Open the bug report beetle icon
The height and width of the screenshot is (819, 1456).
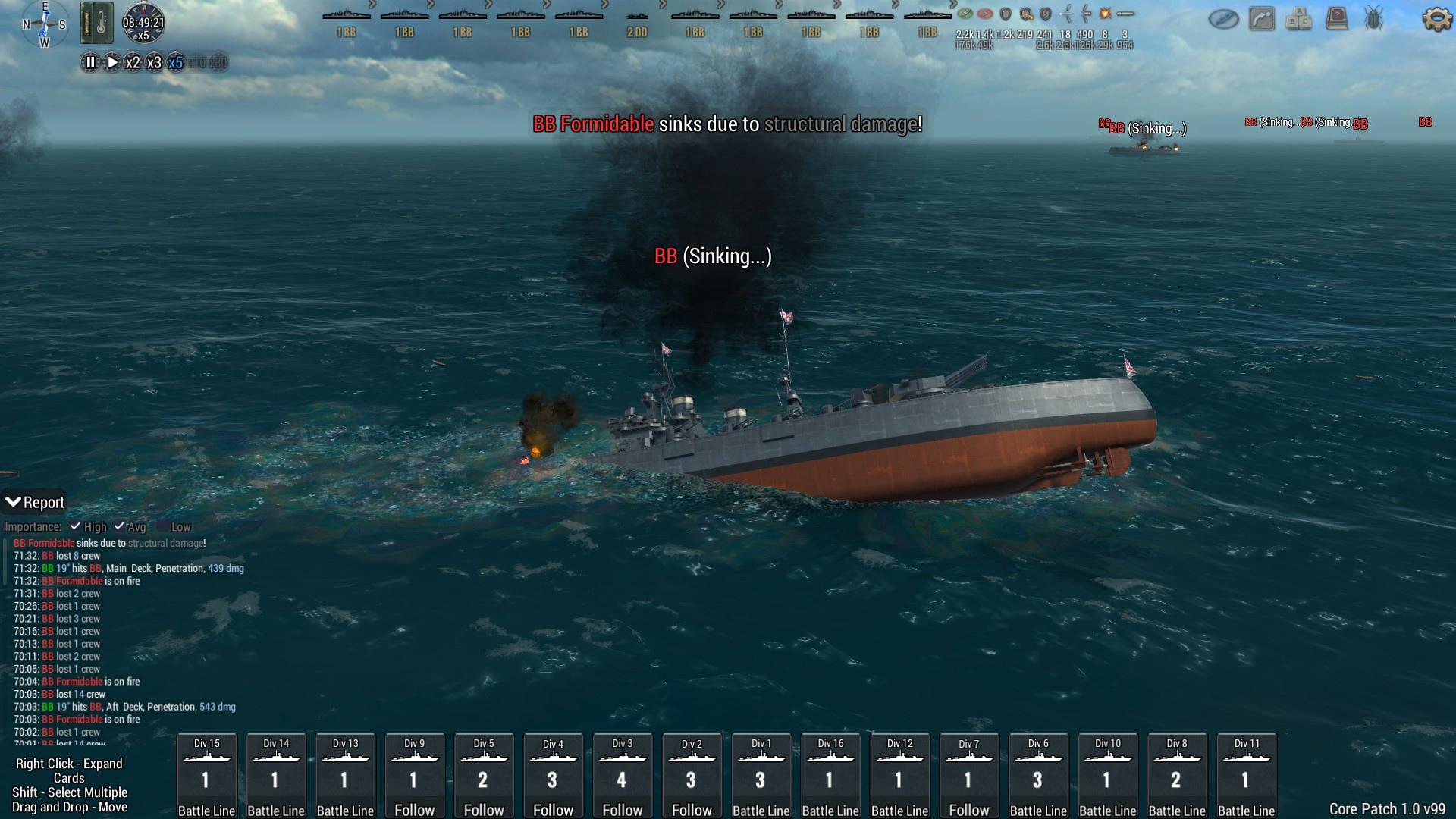(x=1373, y=19)
